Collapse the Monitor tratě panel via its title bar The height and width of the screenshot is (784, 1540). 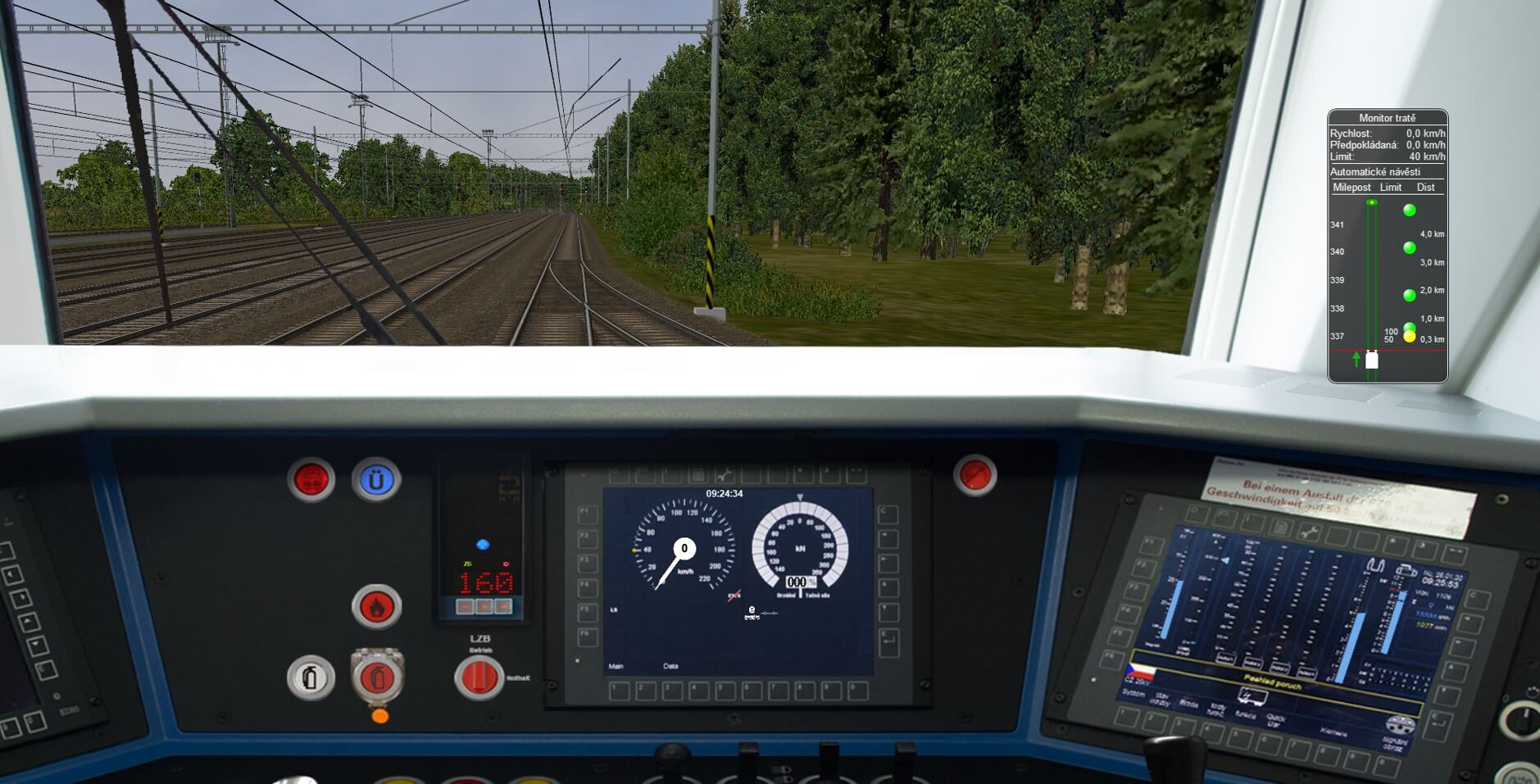(x=1387, y=117)
